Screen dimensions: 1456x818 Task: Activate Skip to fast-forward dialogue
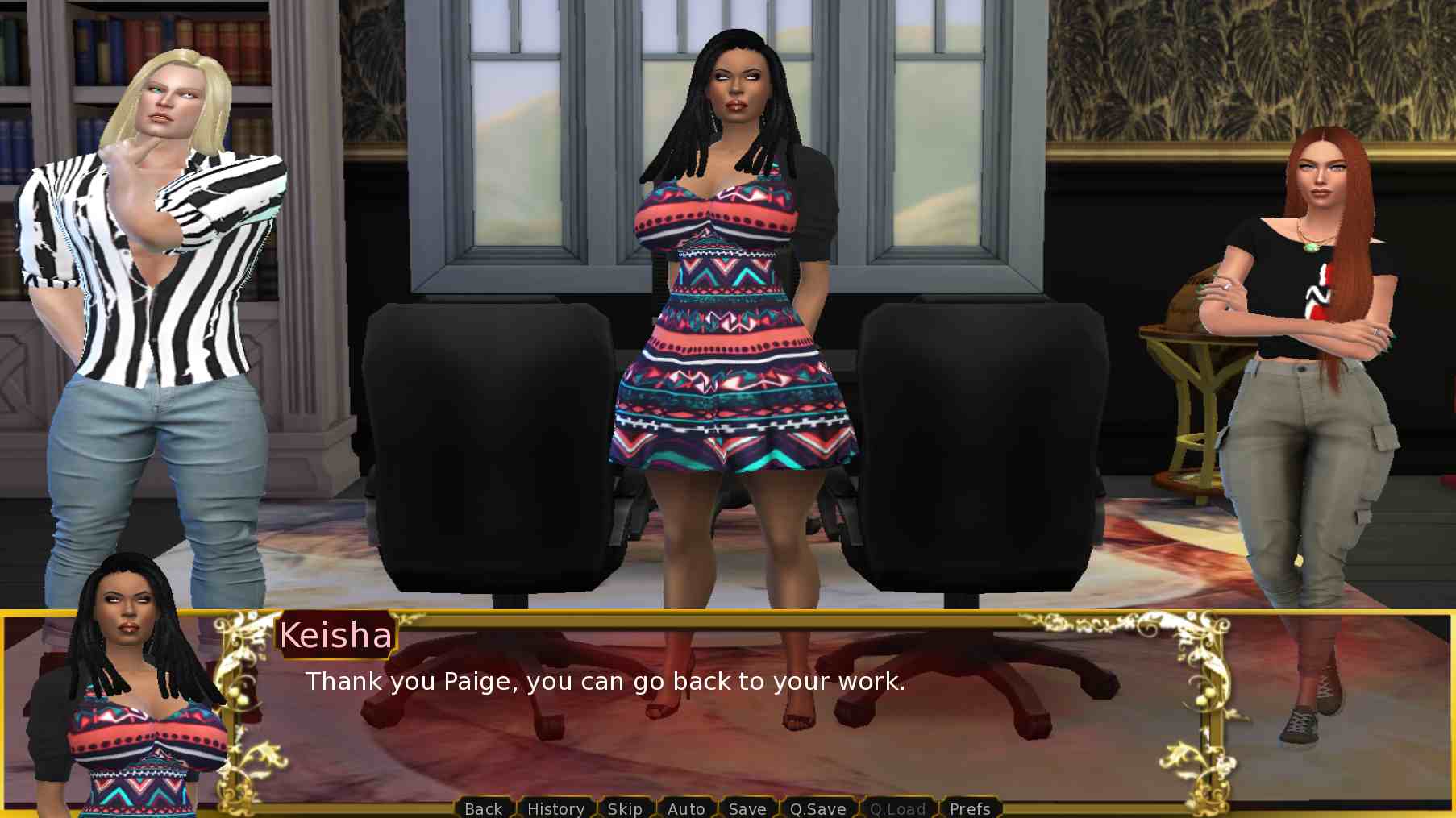point(625,808)
